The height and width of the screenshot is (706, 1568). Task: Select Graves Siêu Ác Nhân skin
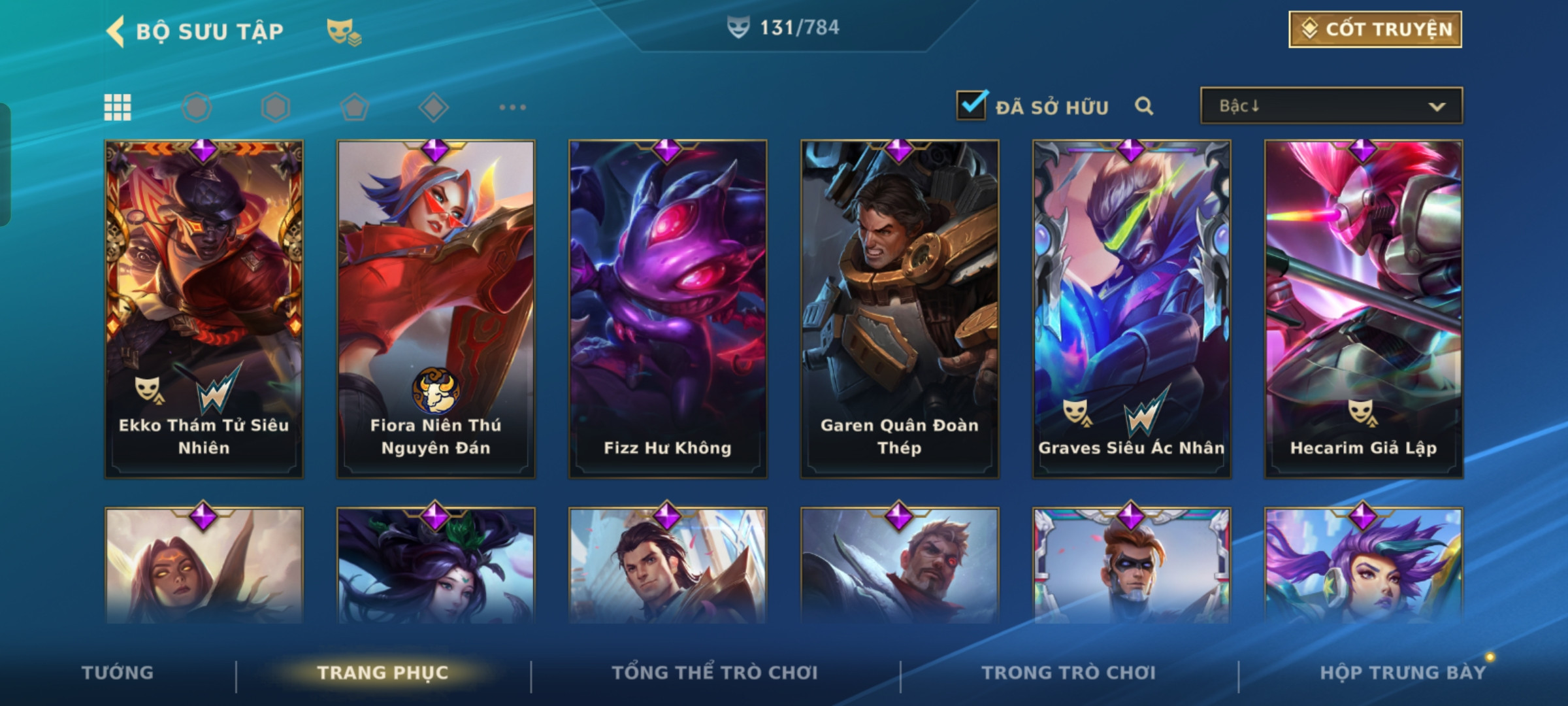coord(1132,309)
